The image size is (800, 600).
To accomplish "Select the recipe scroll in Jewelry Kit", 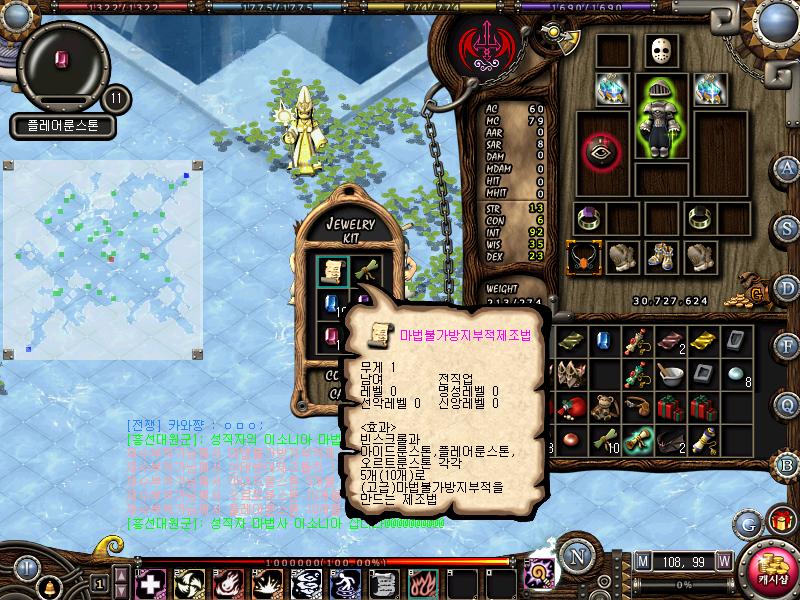I will pos(333,269).
